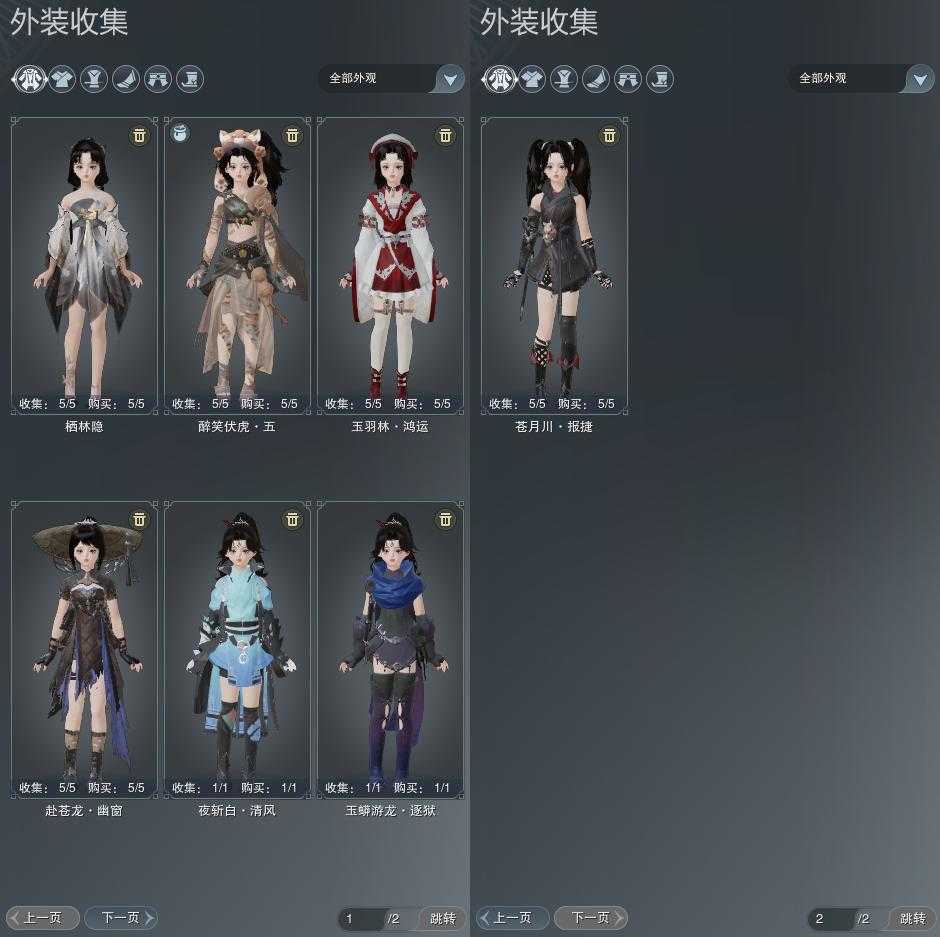
Task: Click 跳转 next to the page 1 field
Action: (442, 918)
